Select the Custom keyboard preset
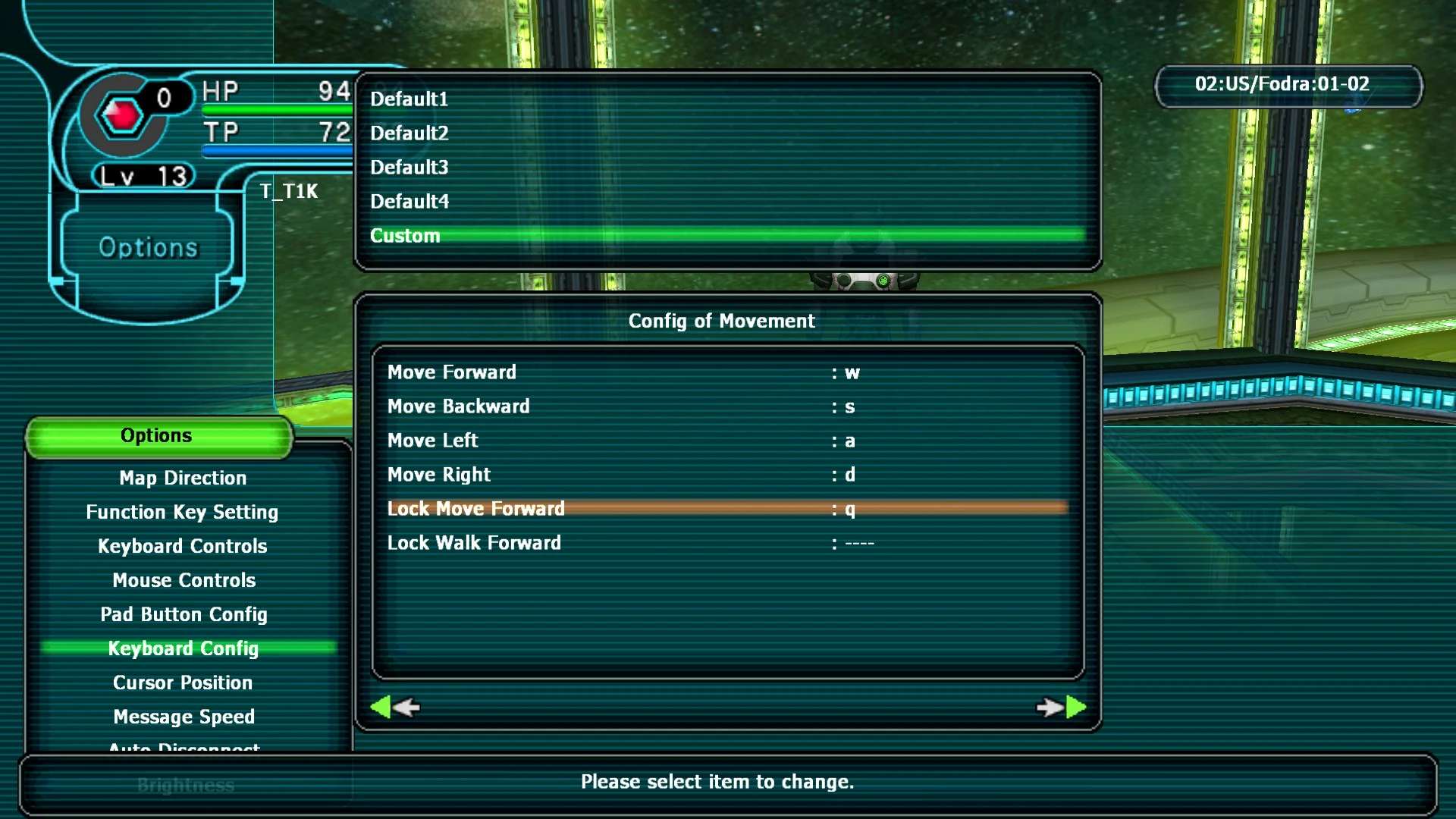The height and width of the screenshot is (819, 1456). point(405,235)
